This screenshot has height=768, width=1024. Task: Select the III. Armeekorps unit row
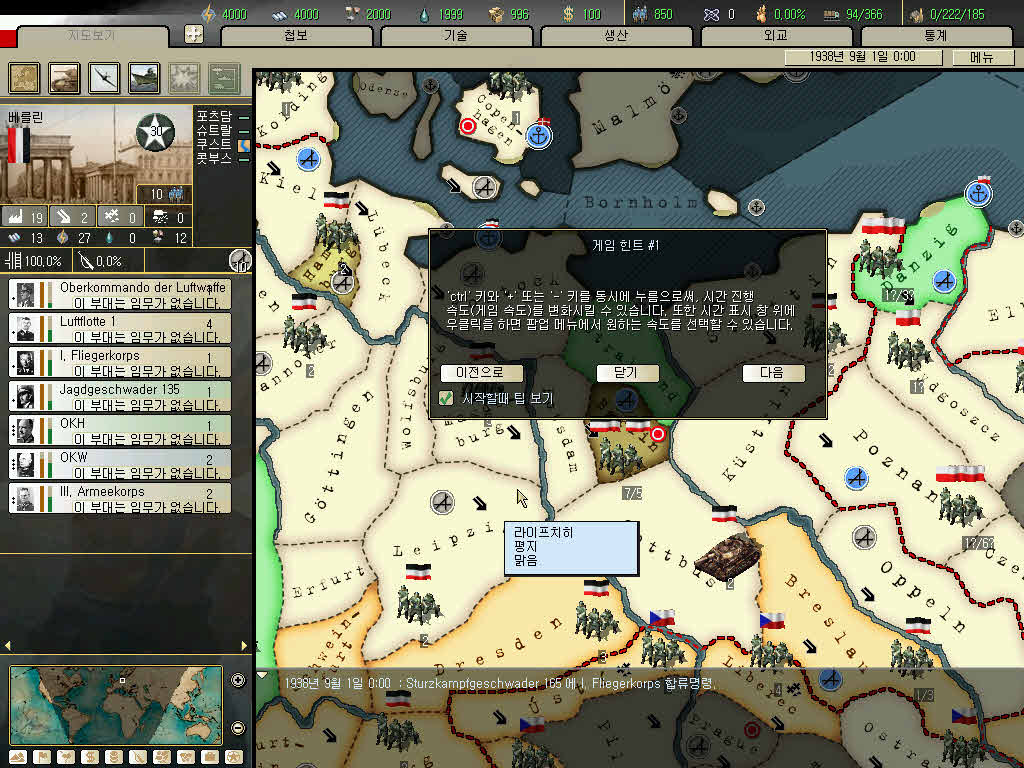(121, 498)
